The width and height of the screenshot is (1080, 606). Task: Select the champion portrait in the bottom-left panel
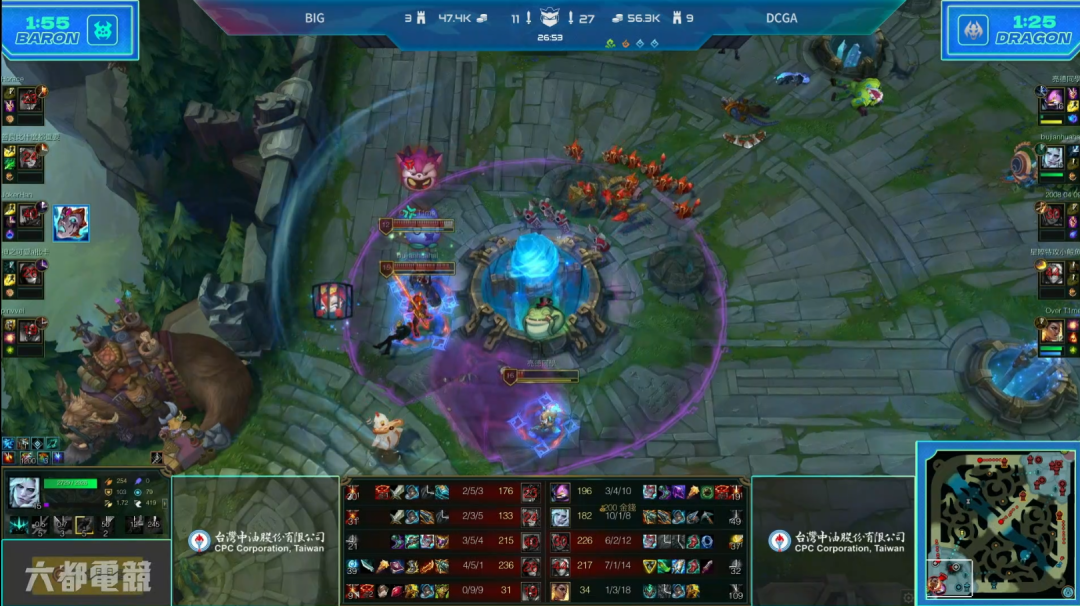coord(23,493)
